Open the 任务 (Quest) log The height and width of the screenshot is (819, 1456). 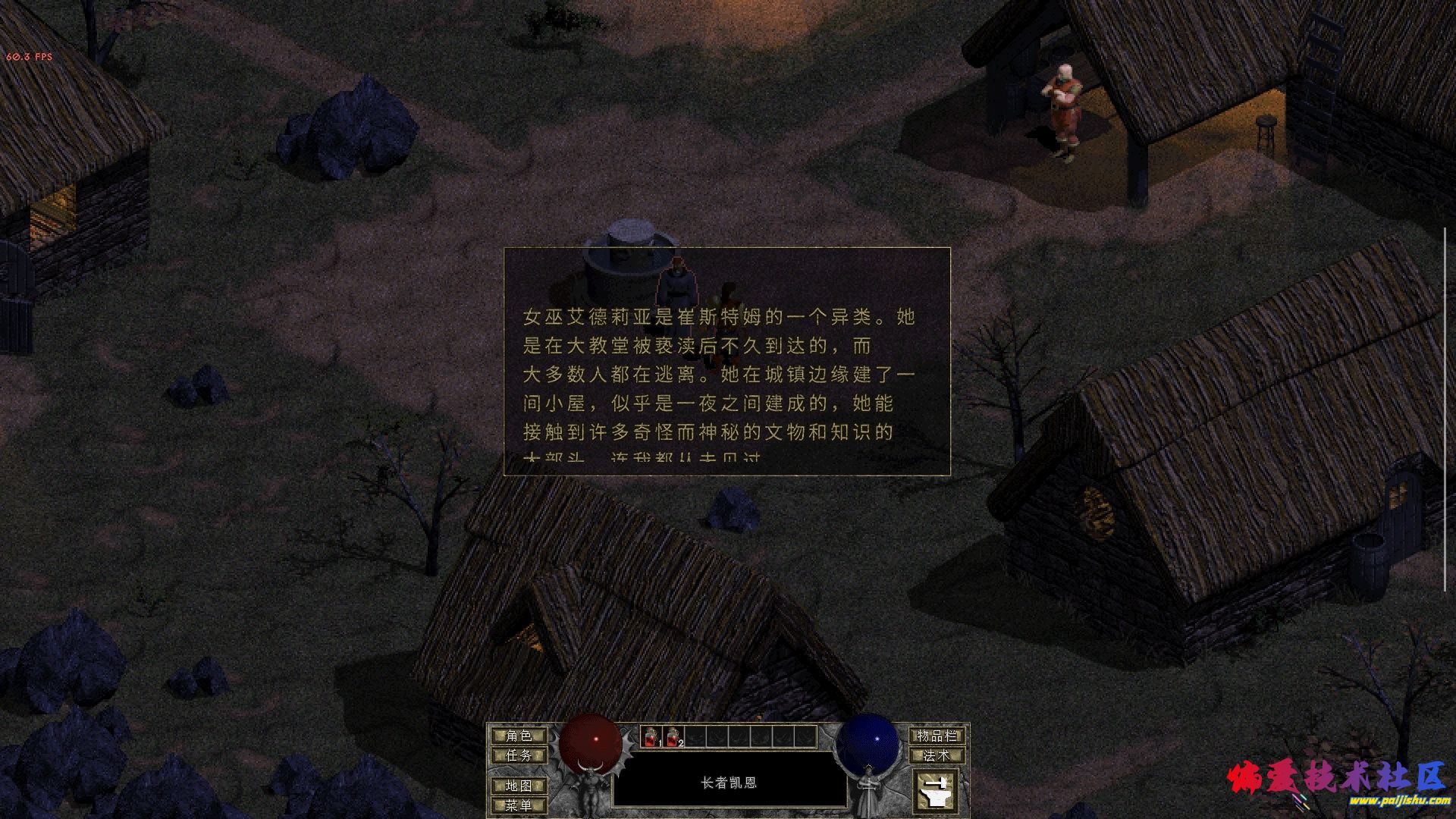coord(520,755)
